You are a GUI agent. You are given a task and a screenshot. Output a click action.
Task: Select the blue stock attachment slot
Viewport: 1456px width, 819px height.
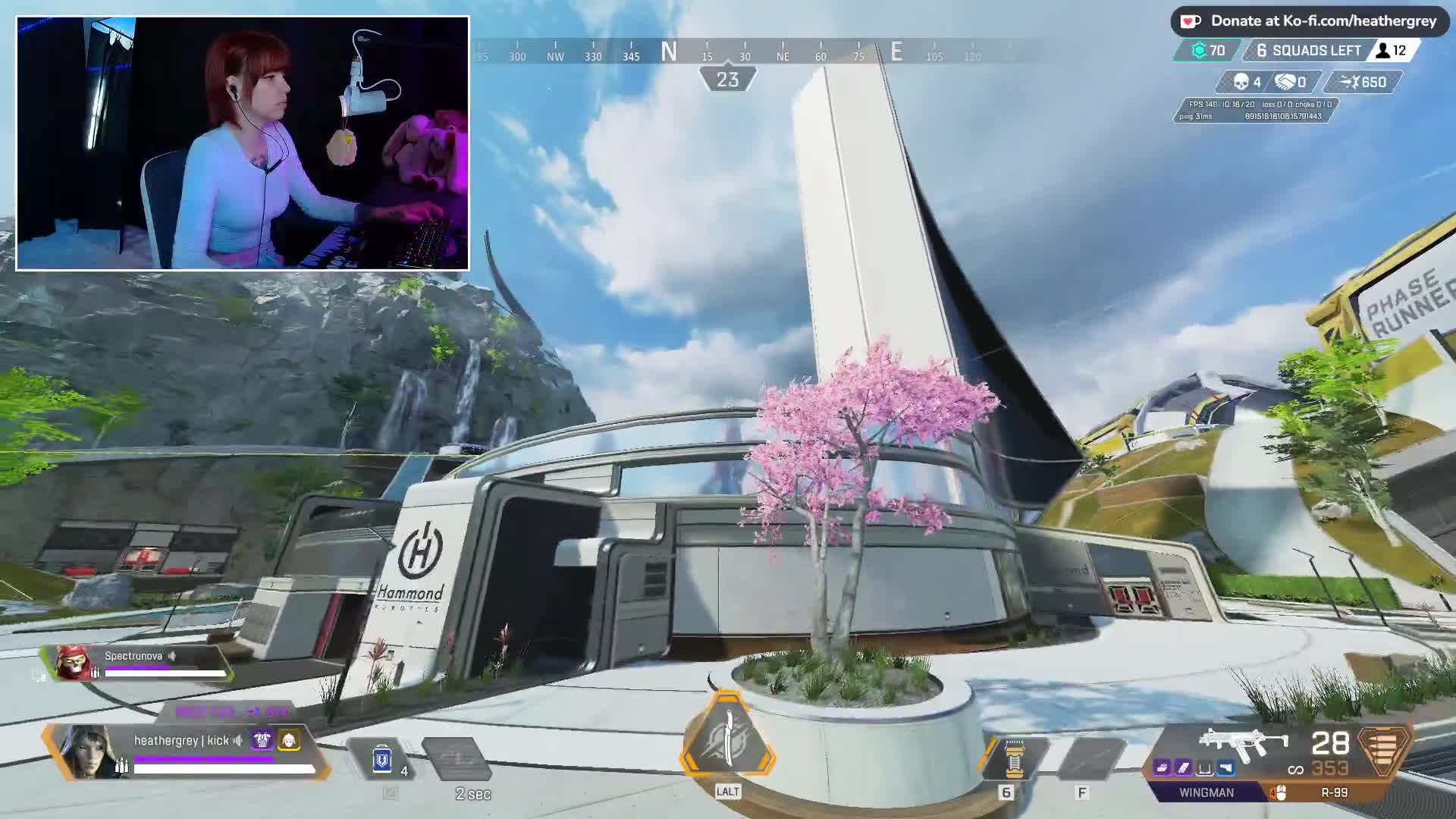click(1225, 768)
